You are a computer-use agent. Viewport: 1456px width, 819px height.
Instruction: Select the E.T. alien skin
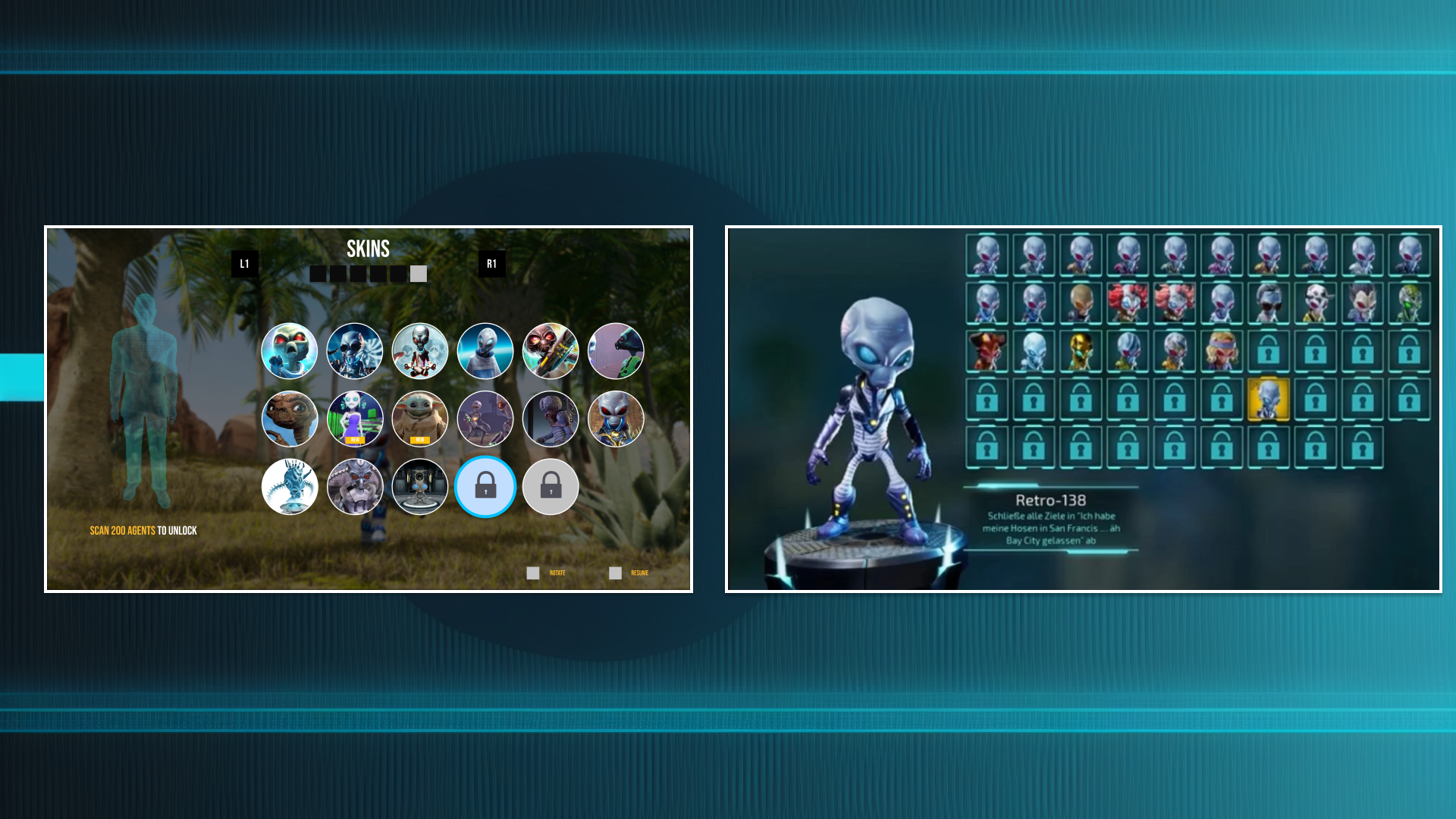click(290, 419)
